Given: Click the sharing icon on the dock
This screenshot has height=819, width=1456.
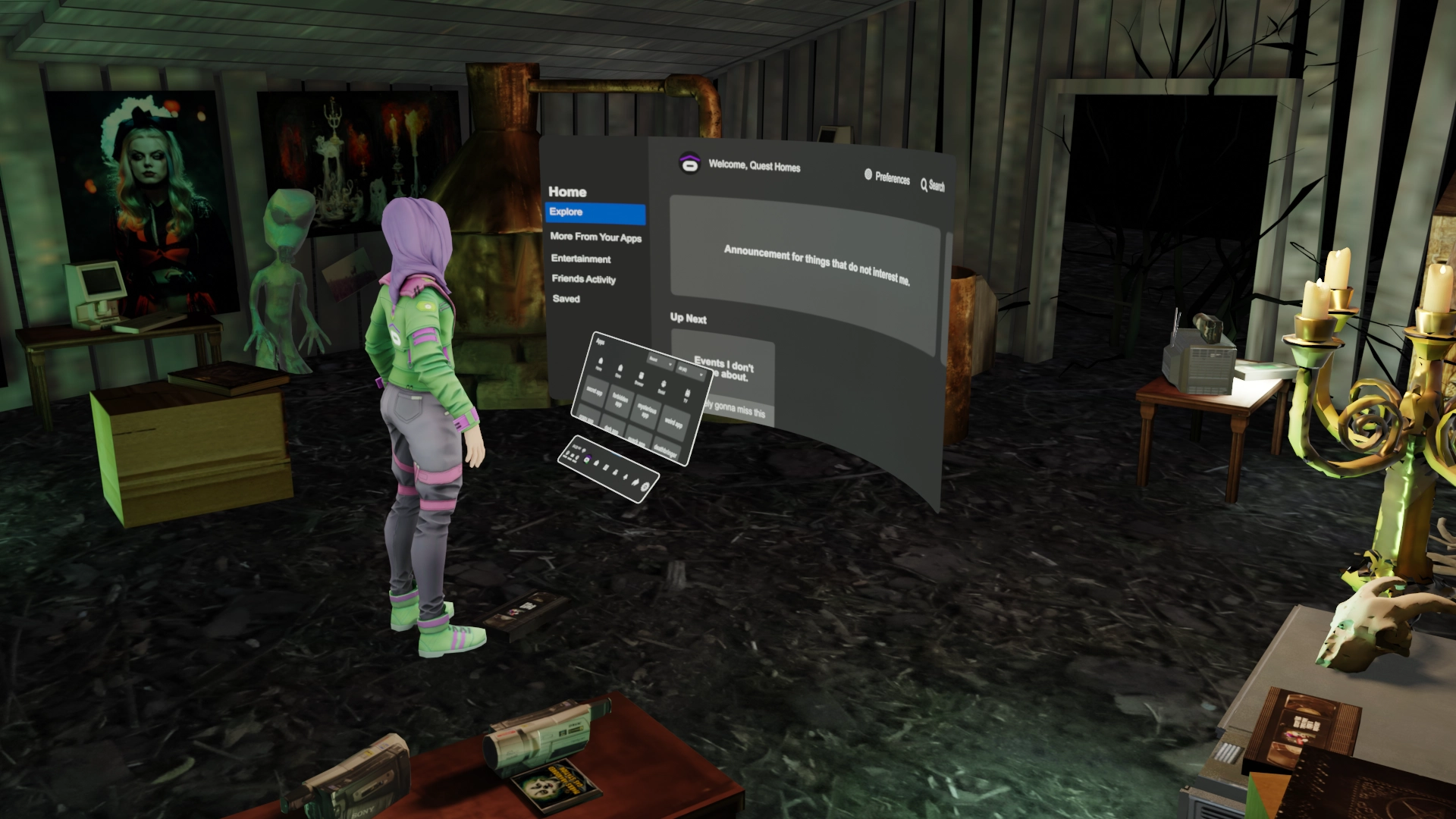Looking at the screenshot, I should (x=635, y=482).
